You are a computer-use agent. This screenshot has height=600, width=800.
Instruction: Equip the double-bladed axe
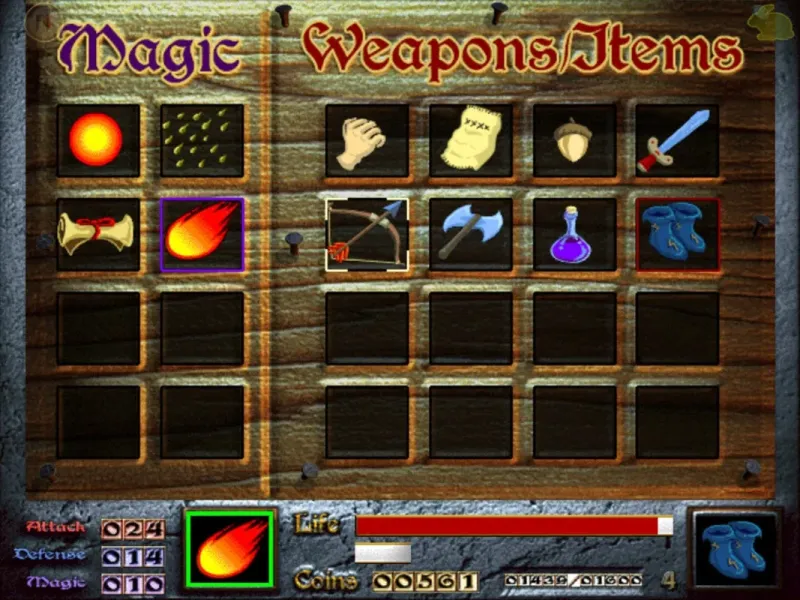point(471,234)
